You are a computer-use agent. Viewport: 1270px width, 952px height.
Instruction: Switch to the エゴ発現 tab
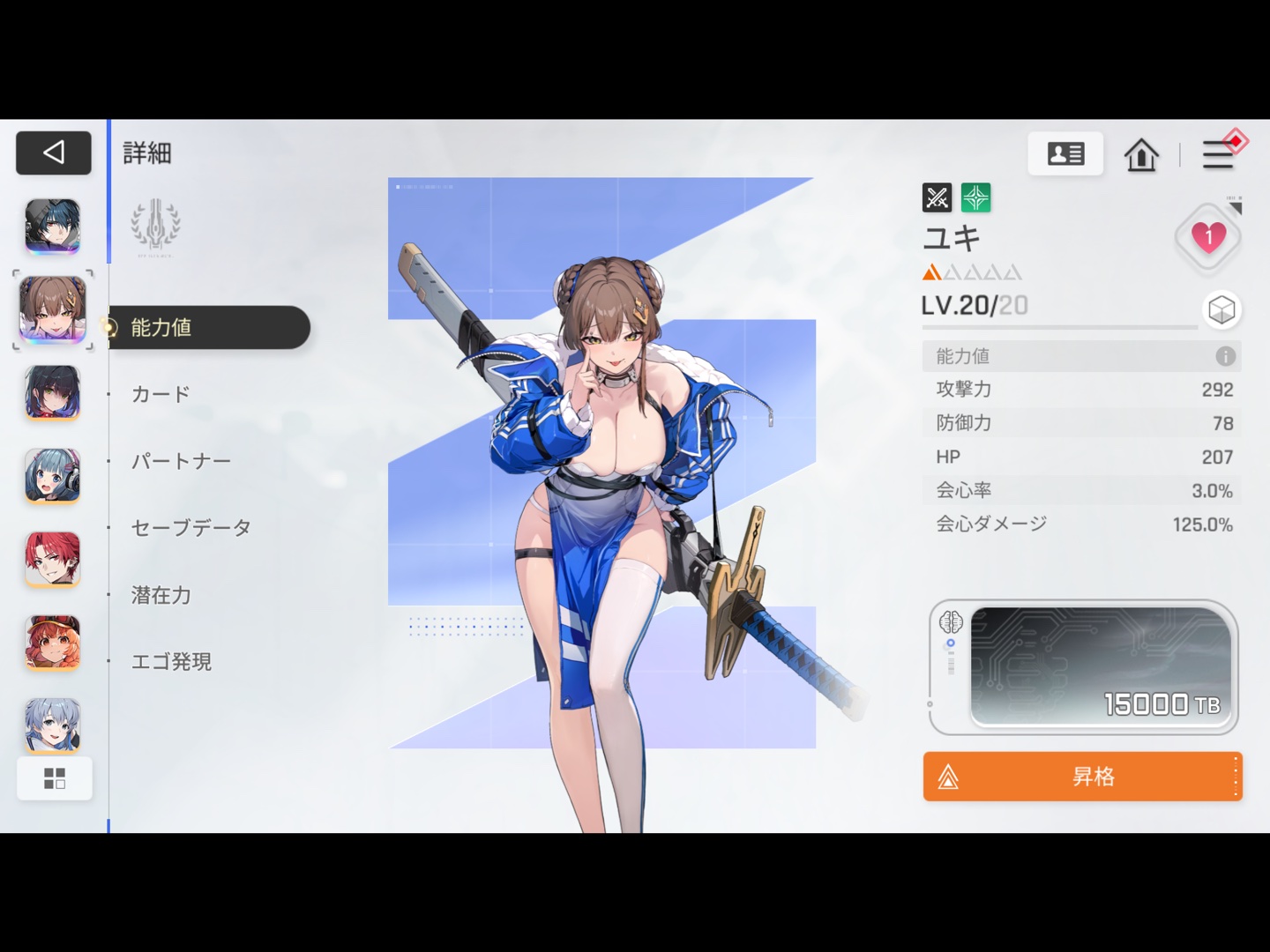(x=171, y=662)
